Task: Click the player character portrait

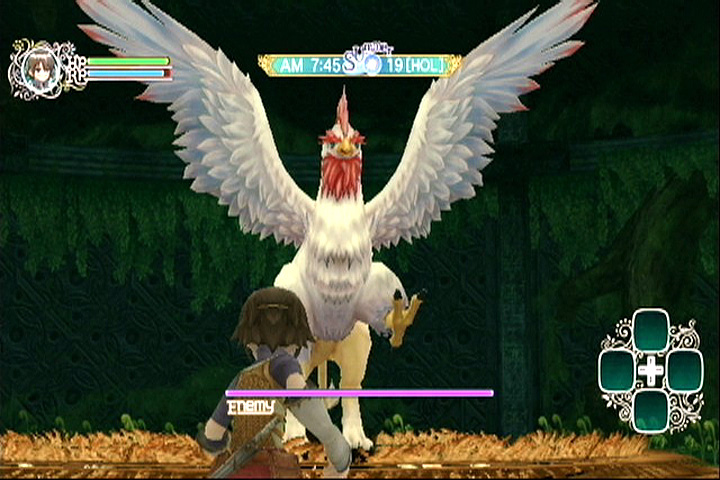Action: [38, 70]
